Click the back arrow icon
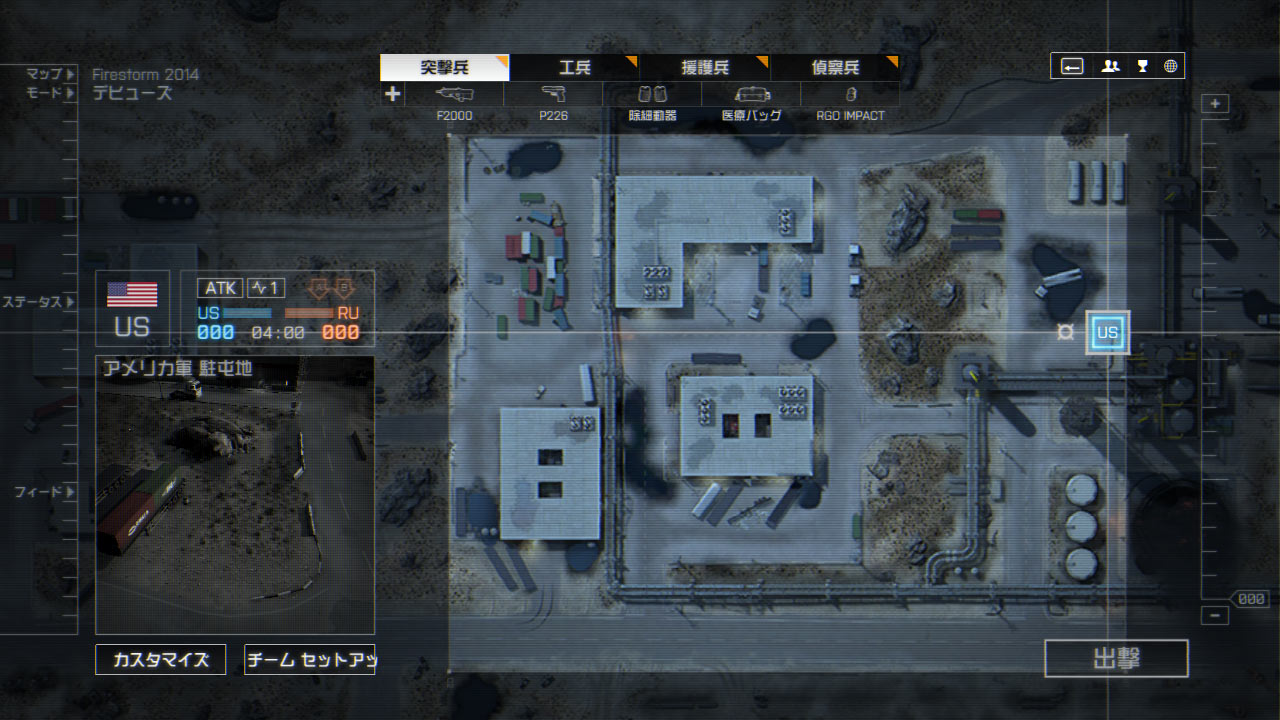 (1072, 67)
